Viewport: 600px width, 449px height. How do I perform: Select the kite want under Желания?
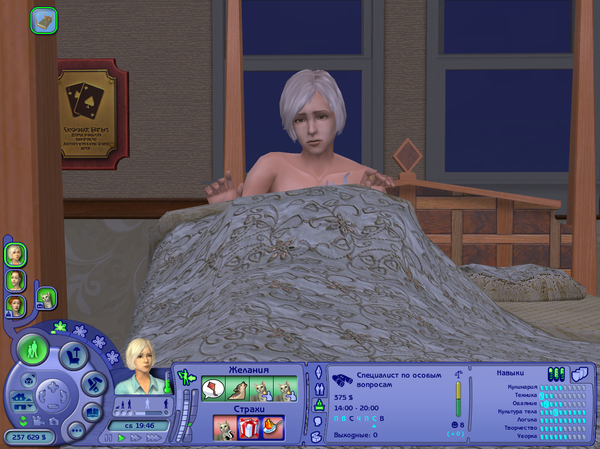[216, 389]
